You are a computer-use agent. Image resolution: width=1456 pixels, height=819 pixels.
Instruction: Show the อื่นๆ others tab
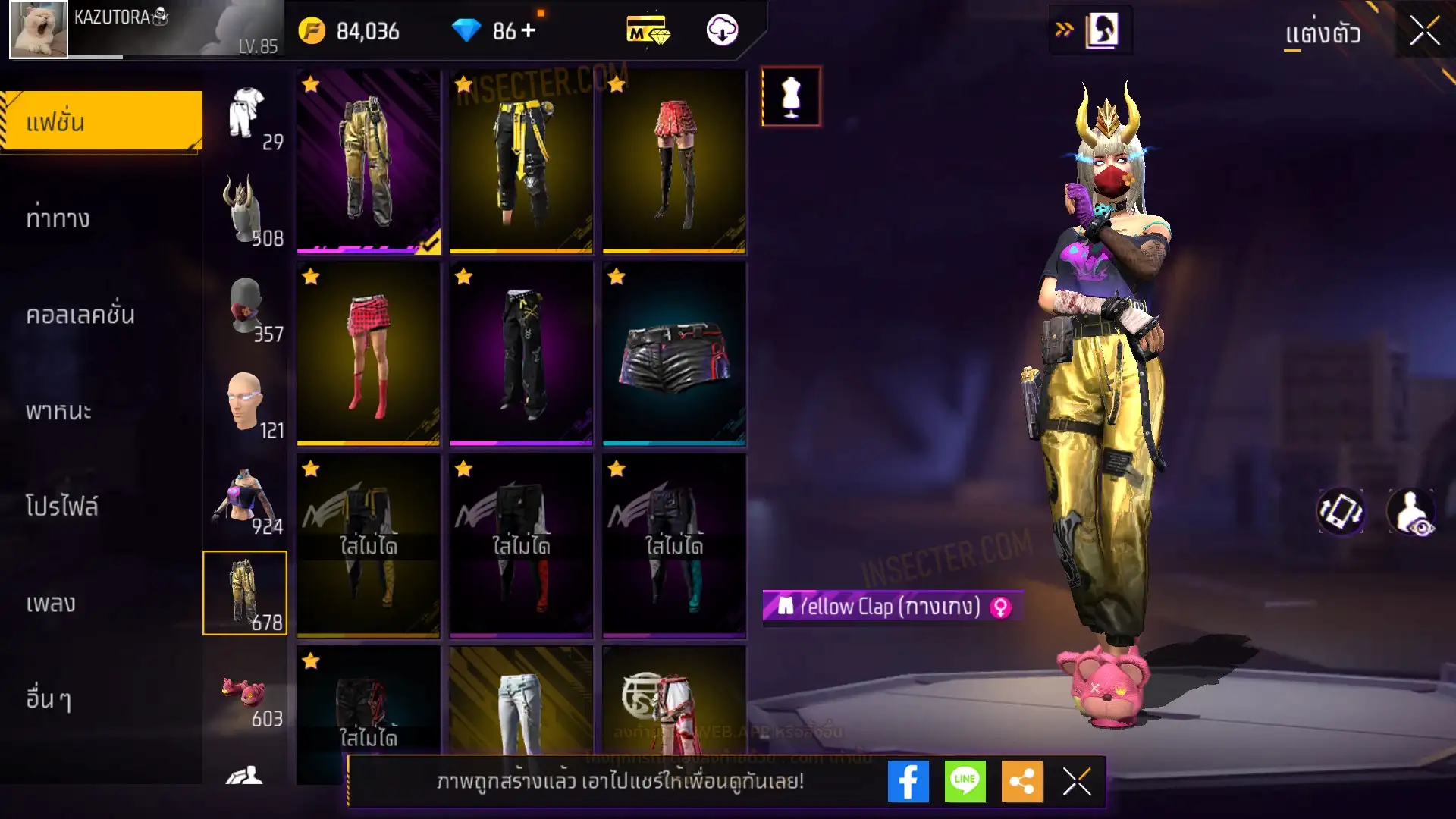(49, 698)
